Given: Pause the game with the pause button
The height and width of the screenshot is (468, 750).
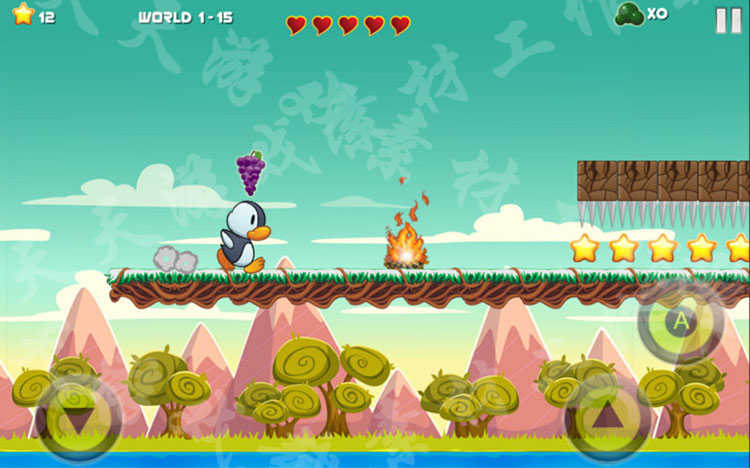Looking at the screenshot, I should 728,20.
